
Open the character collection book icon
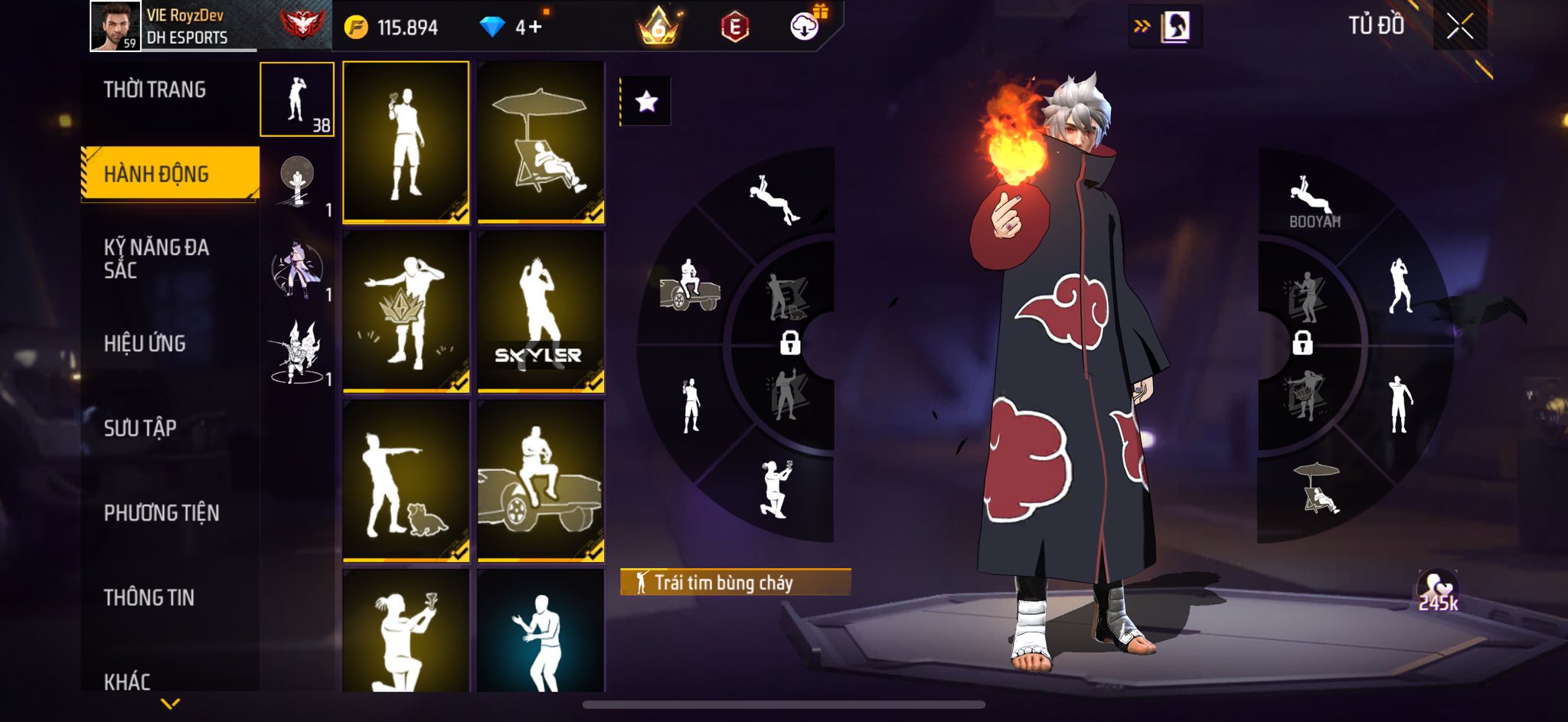point(1174,27)
